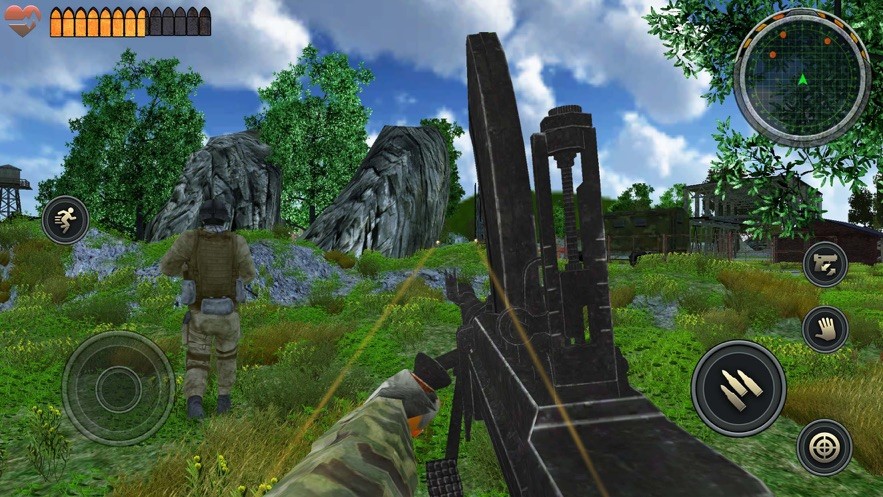Tap the hand interact button
Screen dimensions: 883x497
[825, 329]
